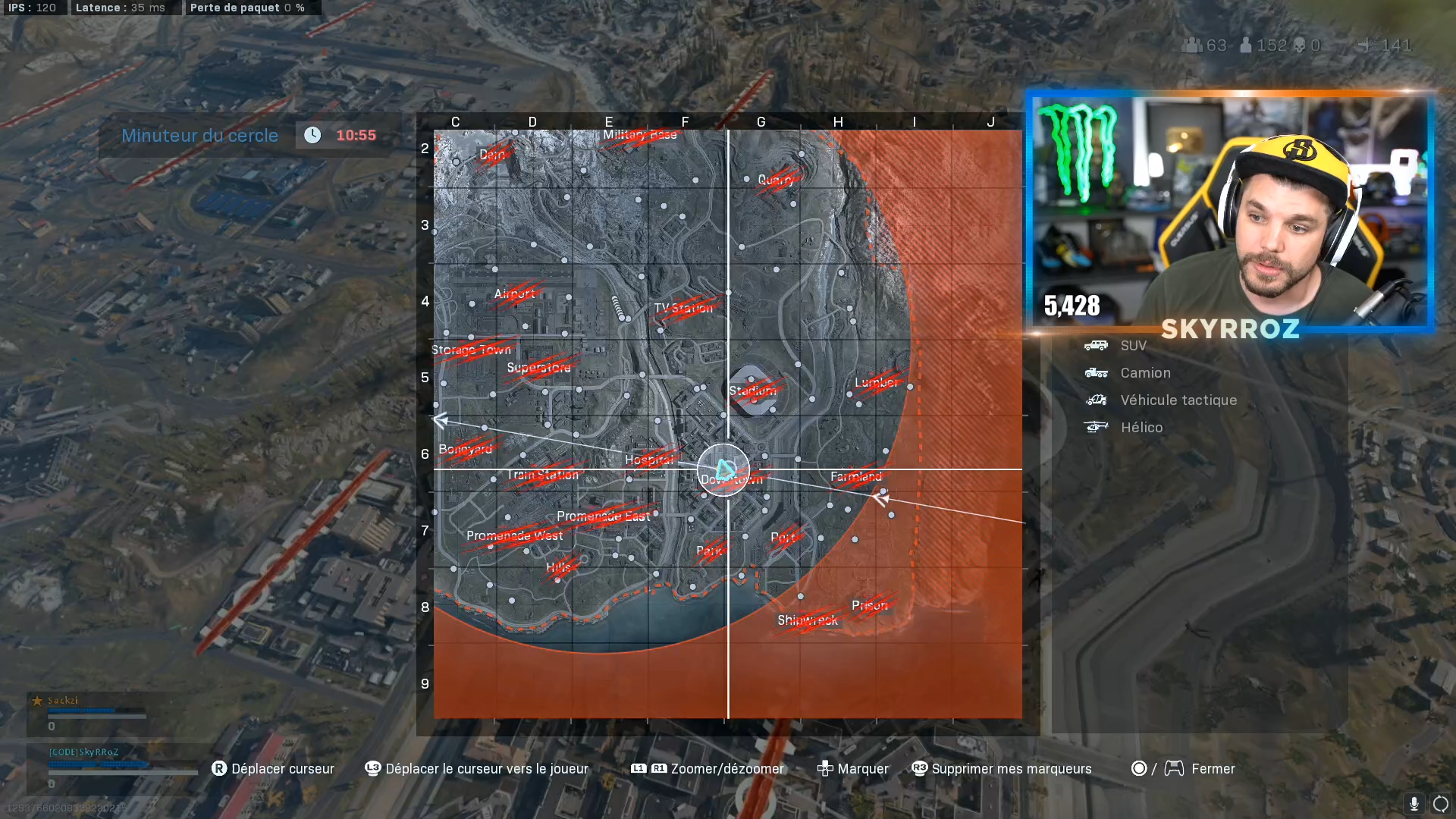The height and width of the screenshot is (819, 1456).
Task: Click the 5,428 counter label
Action: pyautogui.click(x=1072, y=306)
